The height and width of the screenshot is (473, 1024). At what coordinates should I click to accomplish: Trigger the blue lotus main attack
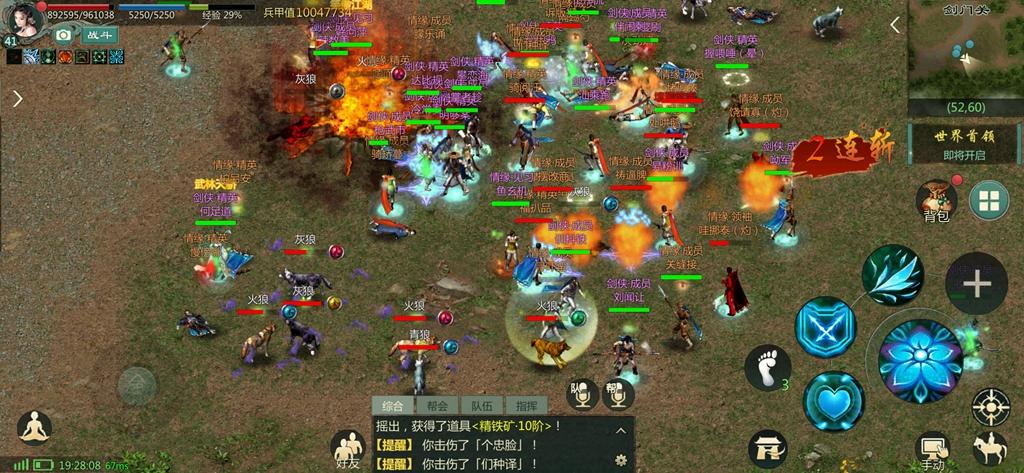point(919,360)
